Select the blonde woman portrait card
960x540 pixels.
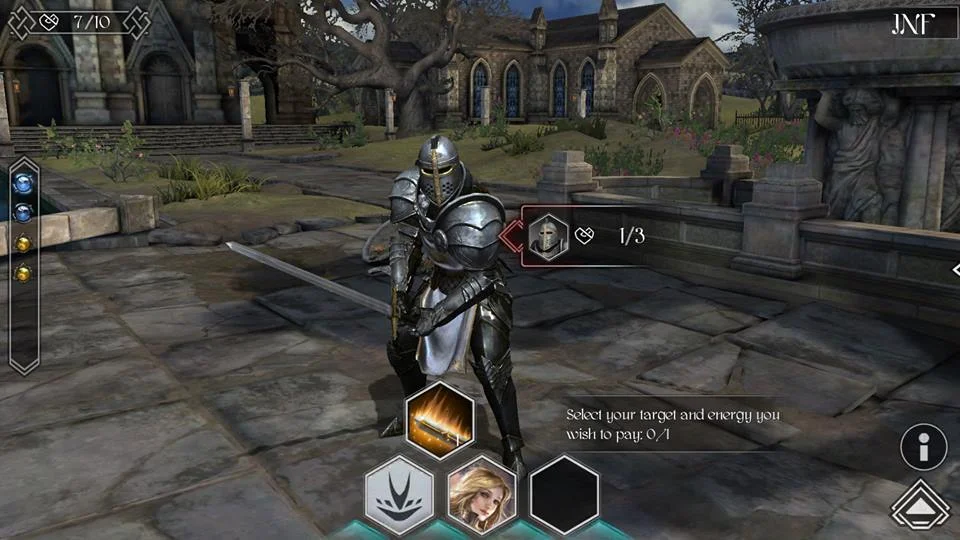(x=480, y=493)
